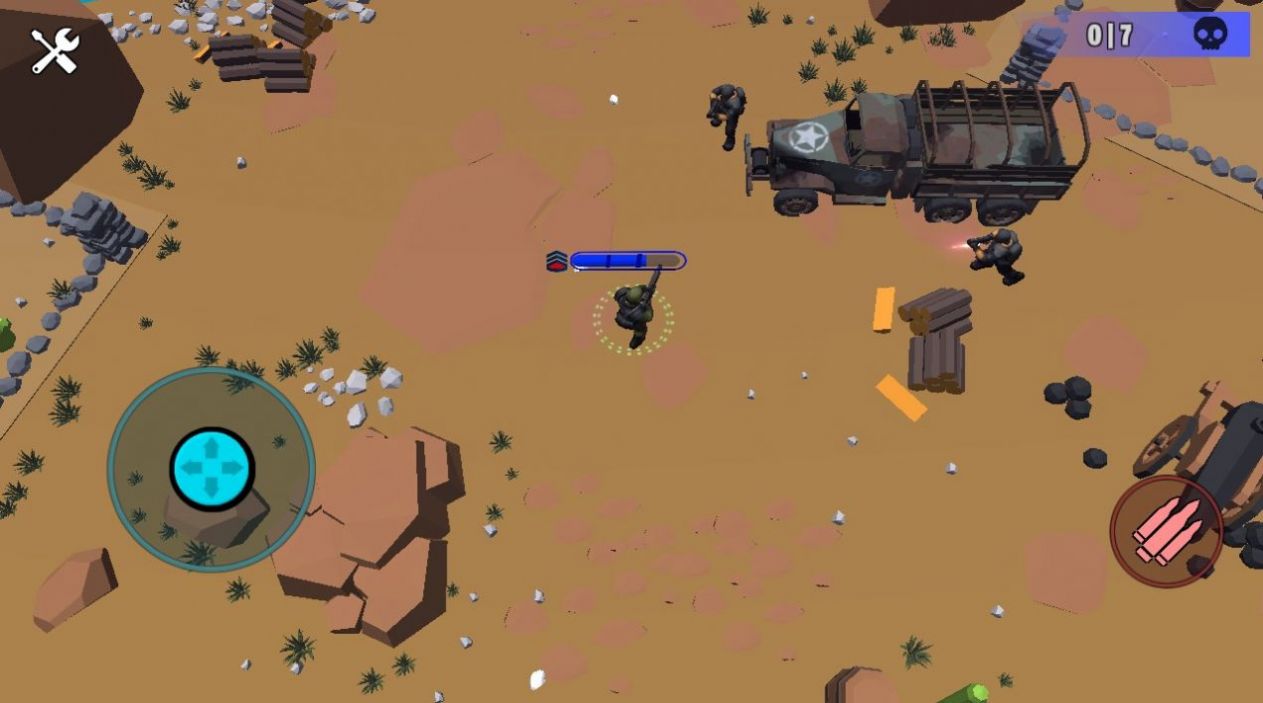Tap the bullets fire button
The image size is (1263, 703).
click(1166, 531)
